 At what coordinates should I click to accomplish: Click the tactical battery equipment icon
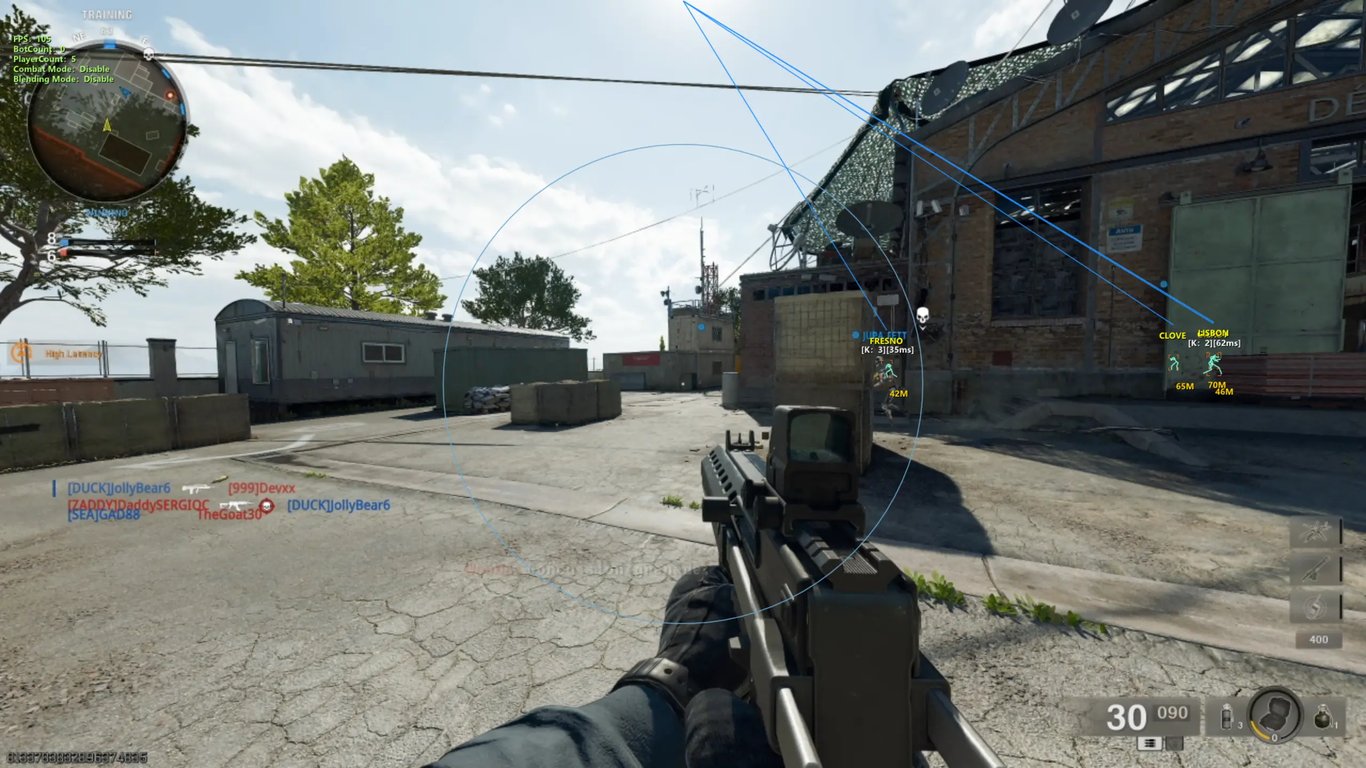coord(1226,717)
